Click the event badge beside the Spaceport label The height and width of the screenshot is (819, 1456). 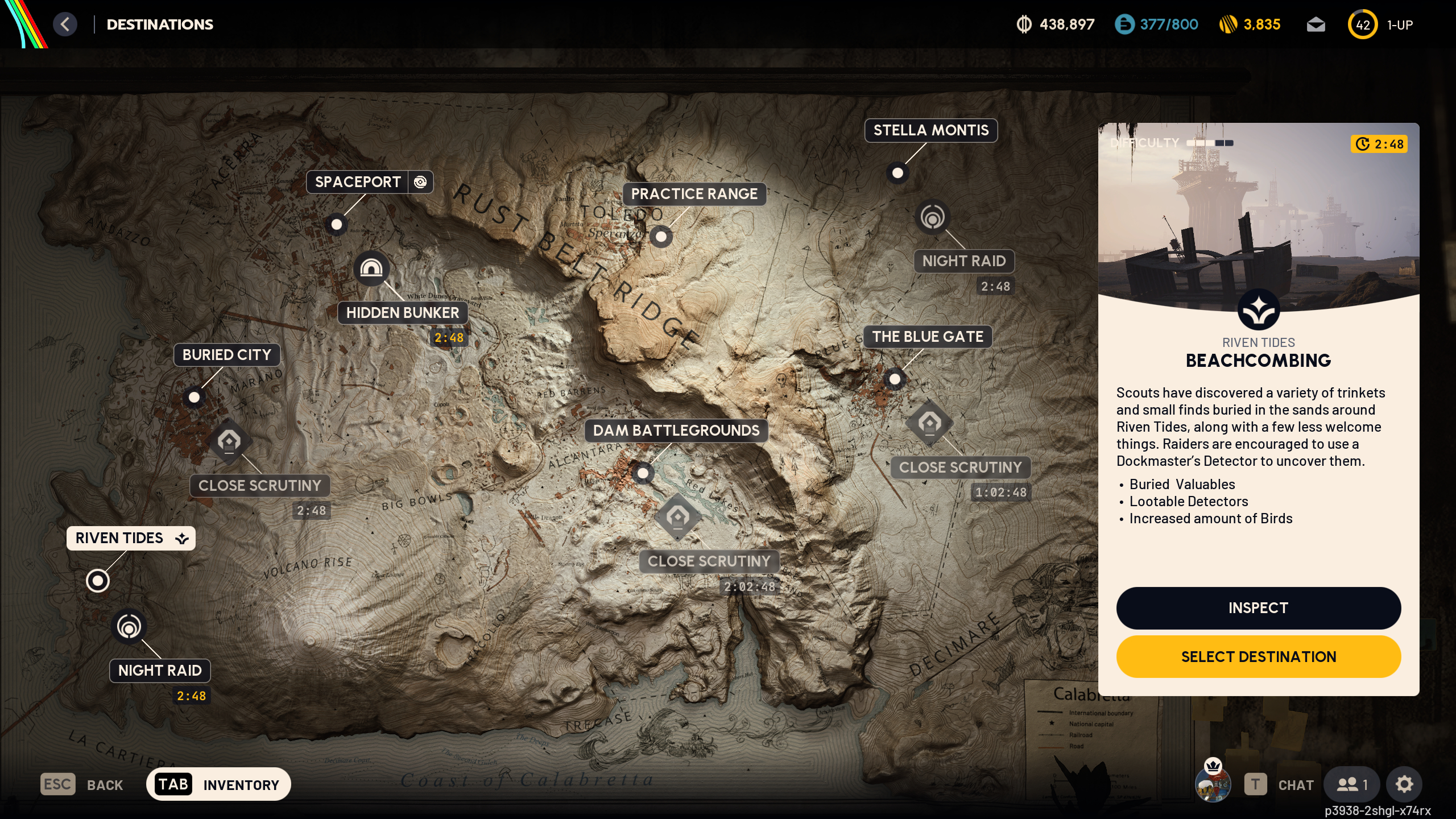(421, 182)
